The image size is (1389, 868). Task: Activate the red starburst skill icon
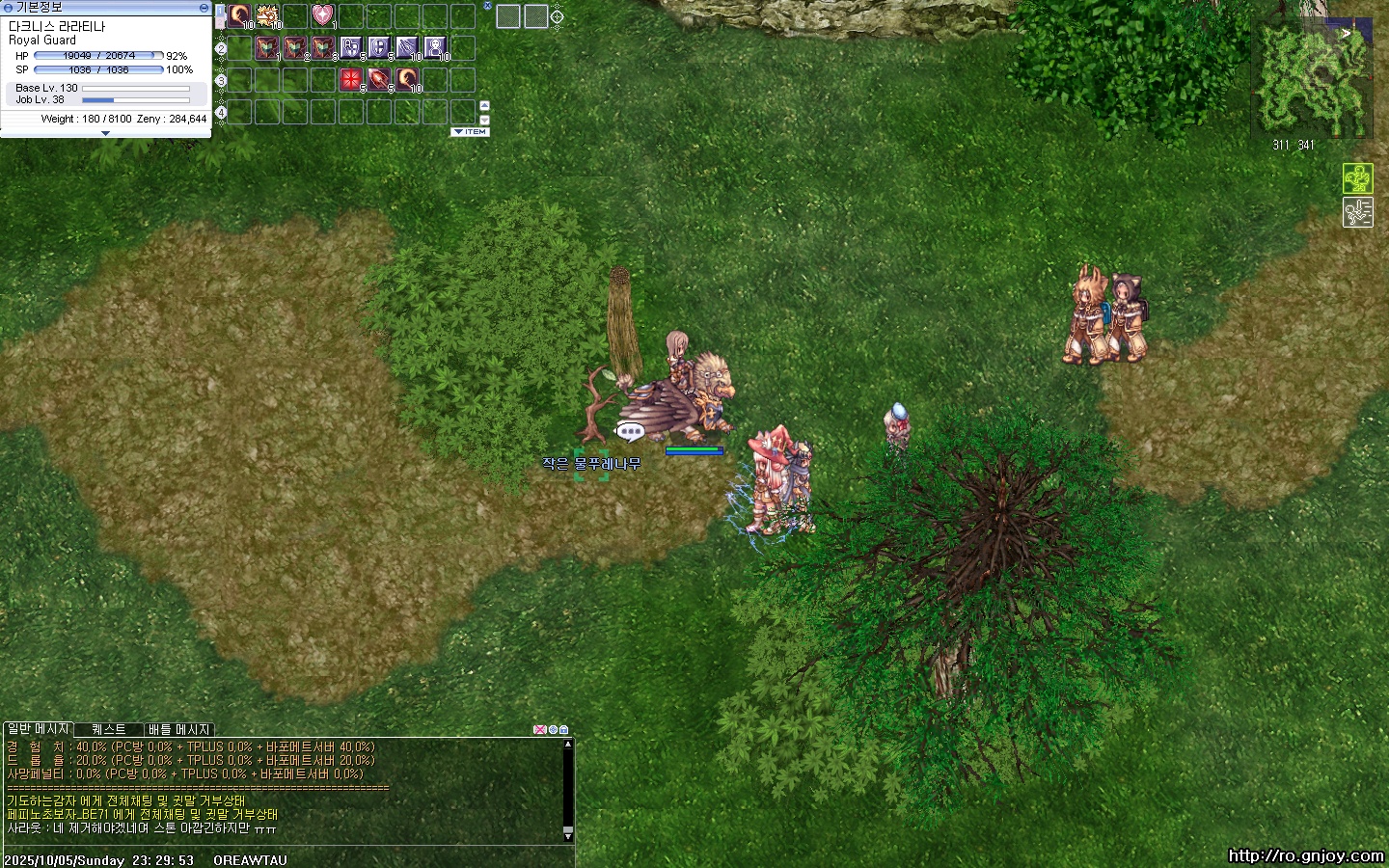coord(350,79)
